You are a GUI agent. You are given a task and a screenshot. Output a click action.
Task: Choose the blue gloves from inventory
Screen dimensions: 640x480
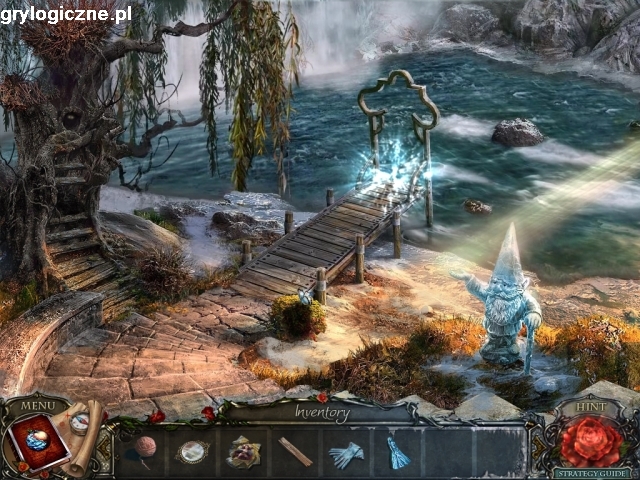(x=346, y=454)
